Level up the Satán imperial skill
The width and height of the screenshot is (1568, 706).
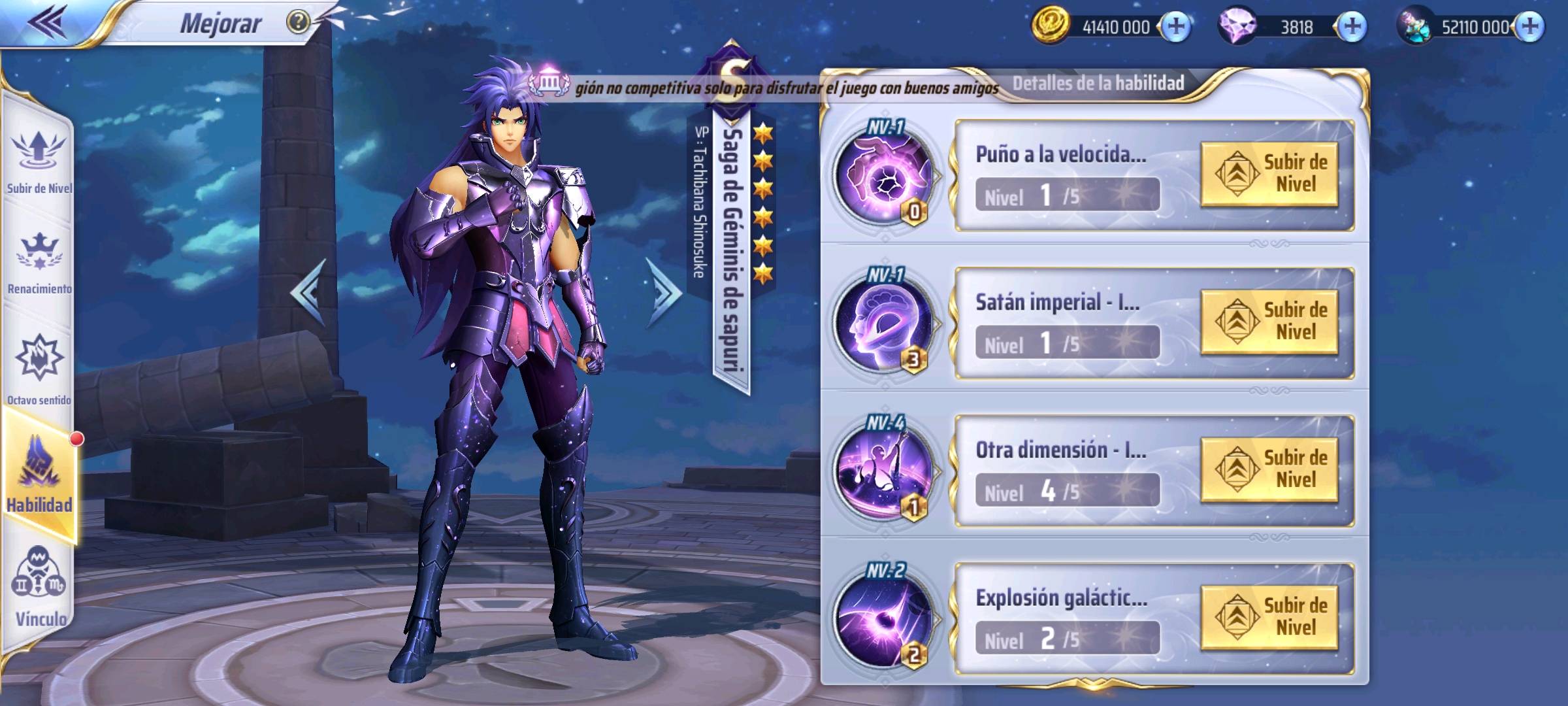click(x=1269, y=322)
